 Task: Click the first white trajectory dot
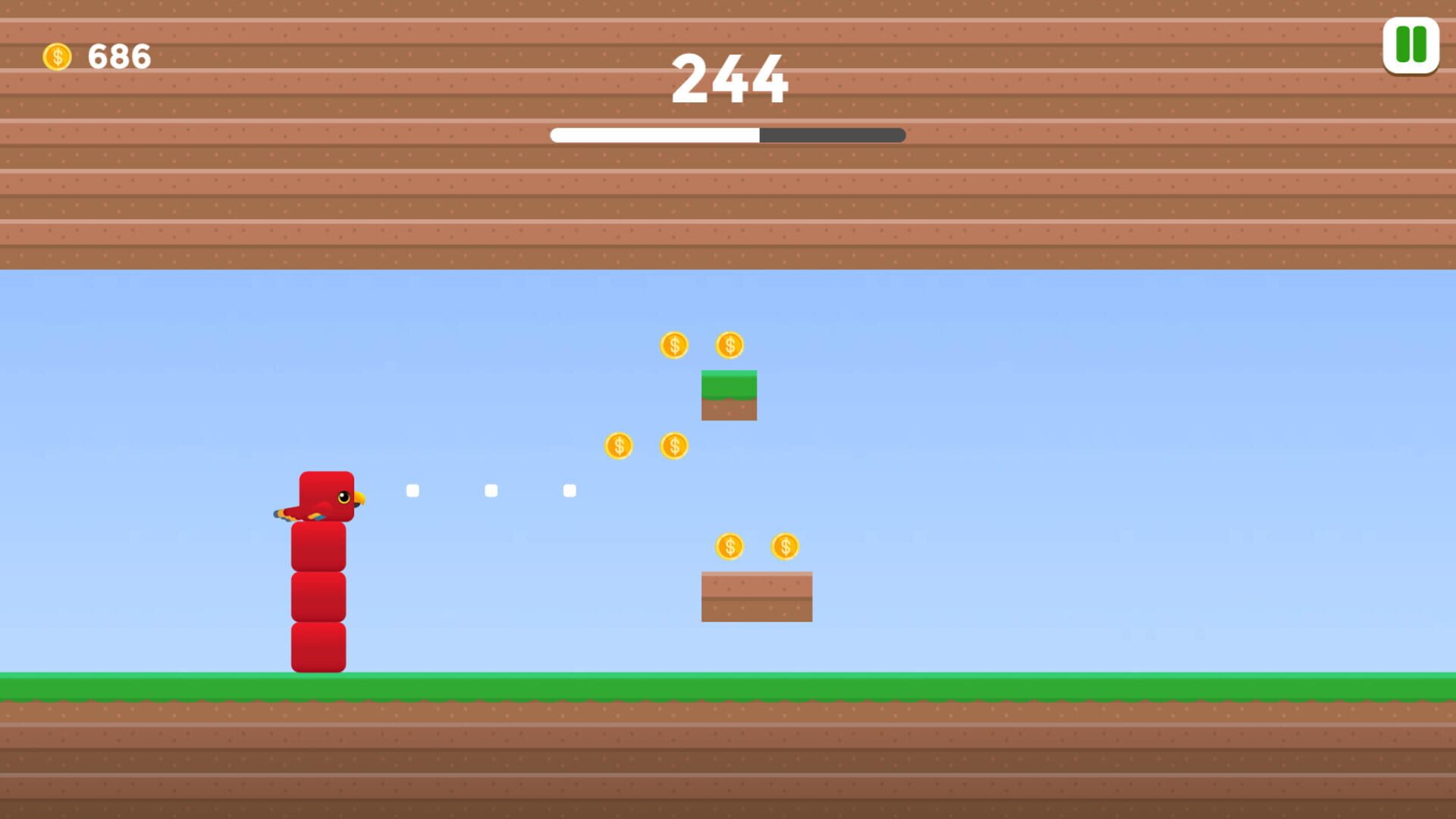(413, 491)
